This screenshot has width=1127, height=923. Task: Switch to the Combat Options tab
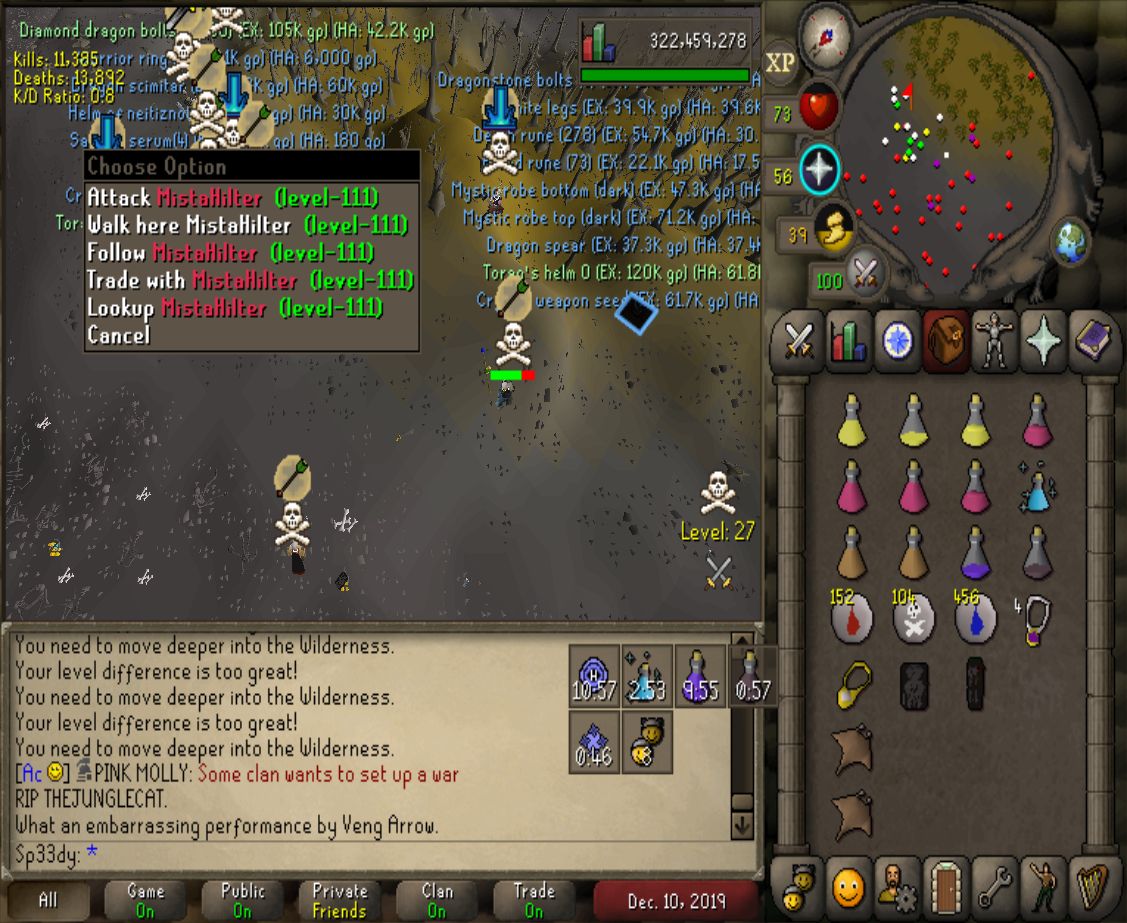tap(798, 341)
